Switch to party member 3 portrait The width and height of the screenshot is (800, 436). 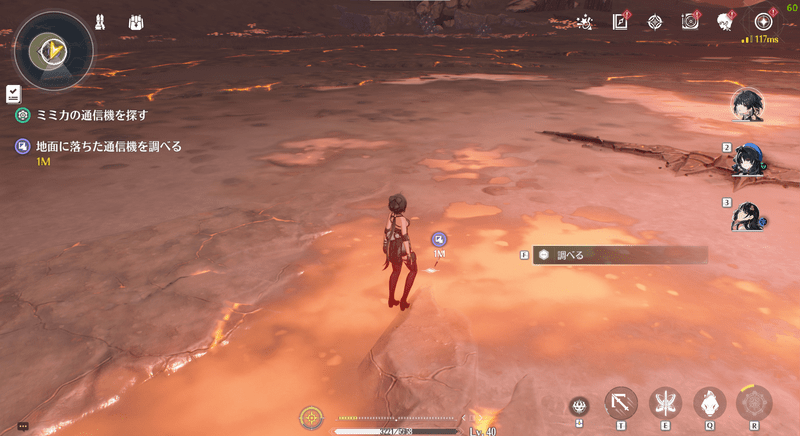pos(750,214)
